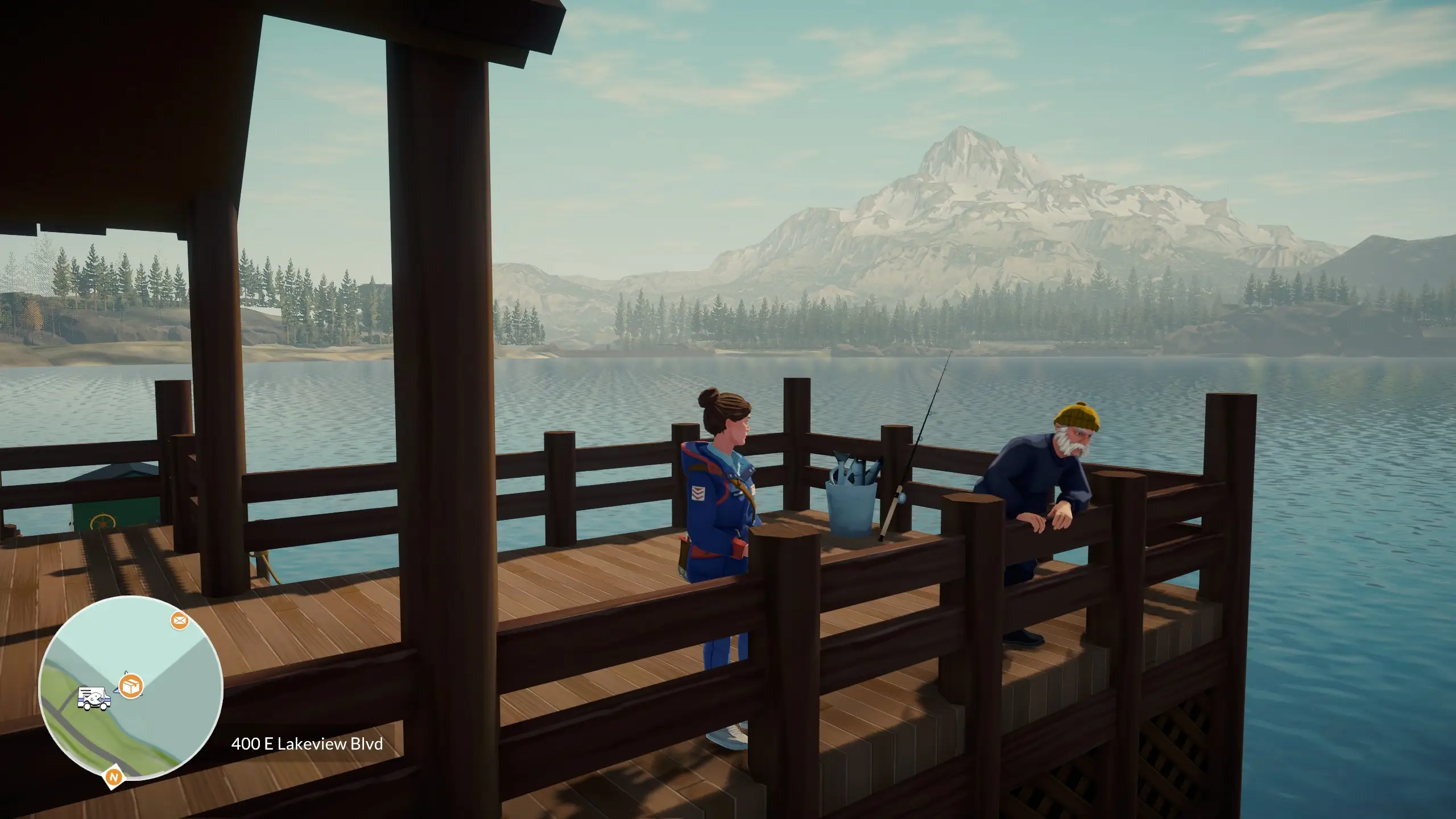Click the mail truck icon on the minimap

click(x=94, y=698)
